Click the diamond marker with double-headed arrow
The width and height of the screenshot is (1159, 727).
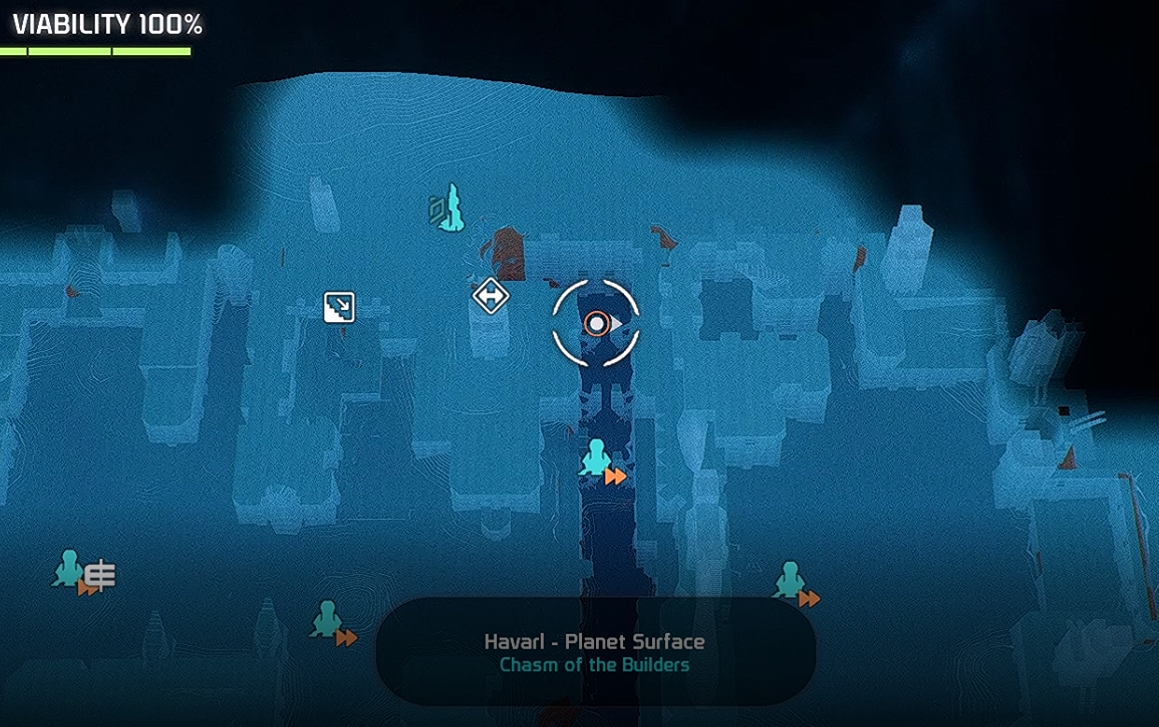point(490,296)
